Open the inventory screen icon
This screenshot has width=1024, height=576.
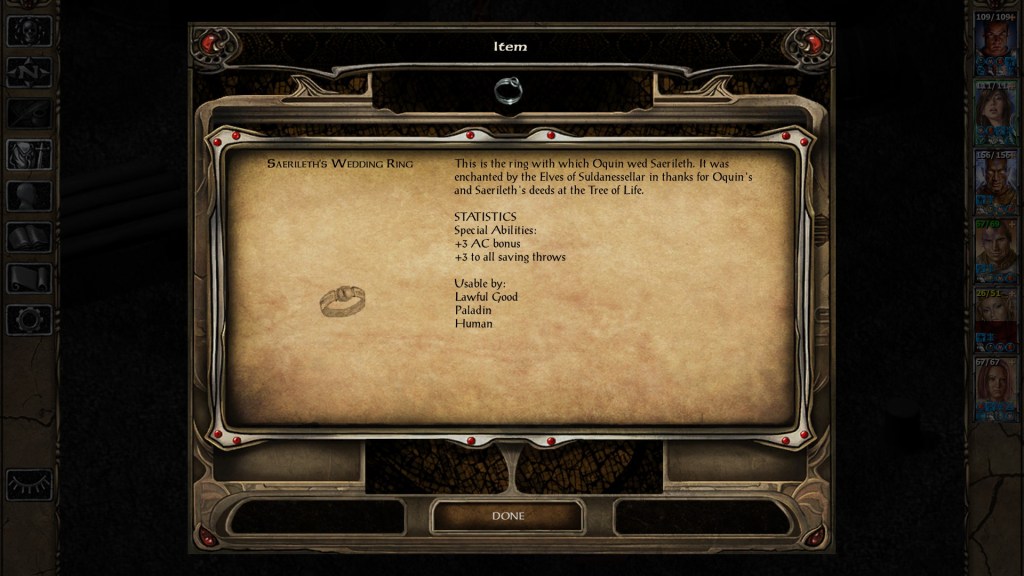click(29, 154)
